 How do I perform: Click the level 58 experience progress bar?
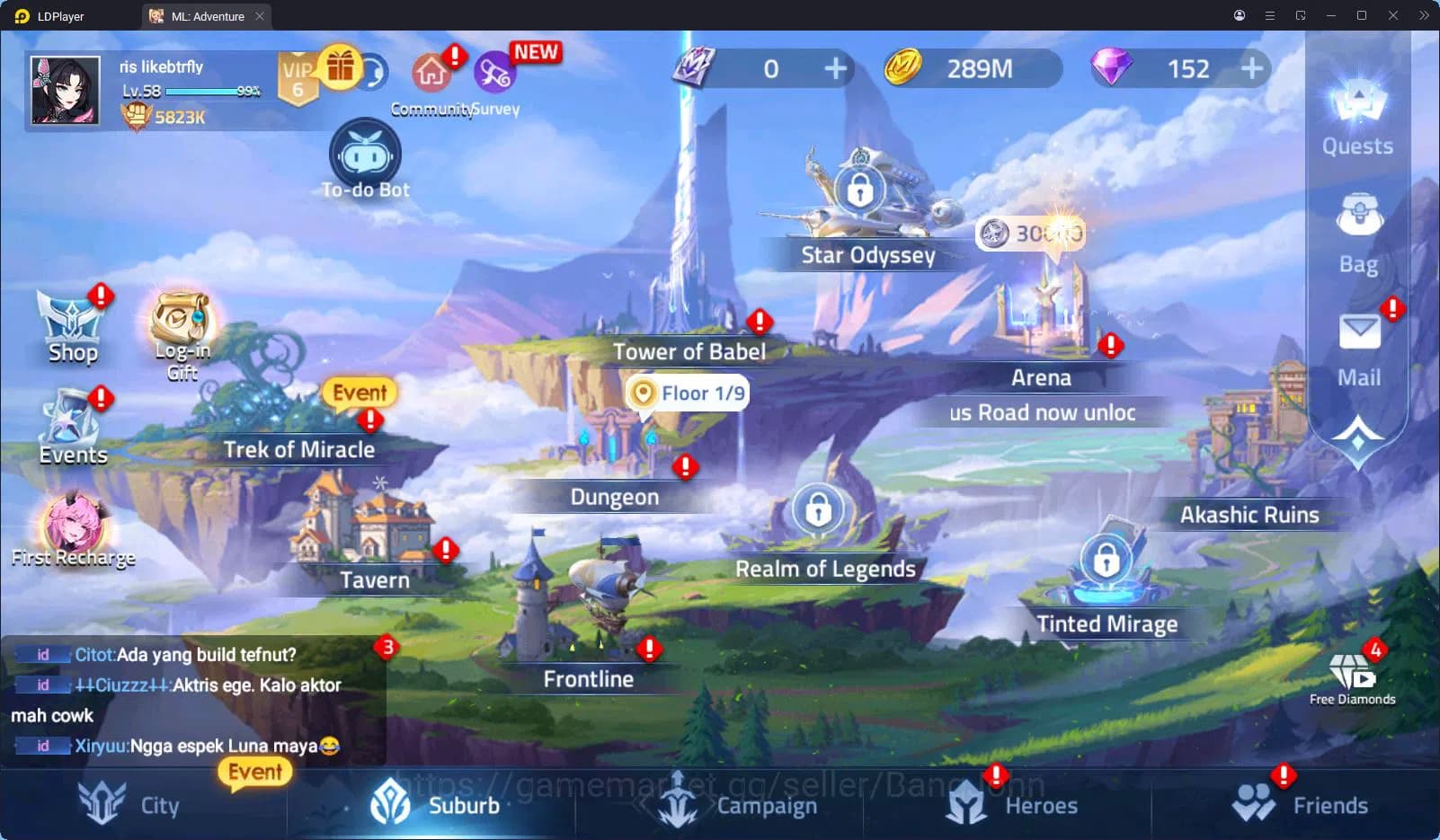(202, 90)
